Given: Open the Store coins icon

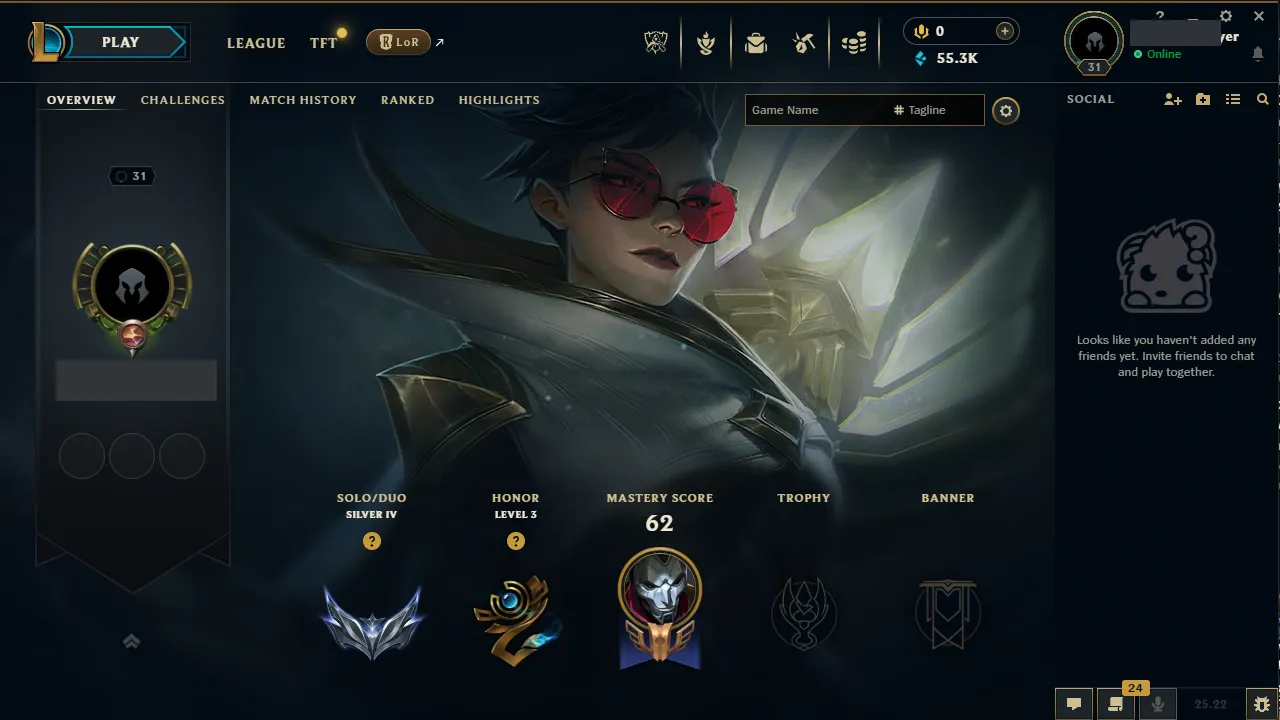Looking at the screenshot, I should point(854,43).
